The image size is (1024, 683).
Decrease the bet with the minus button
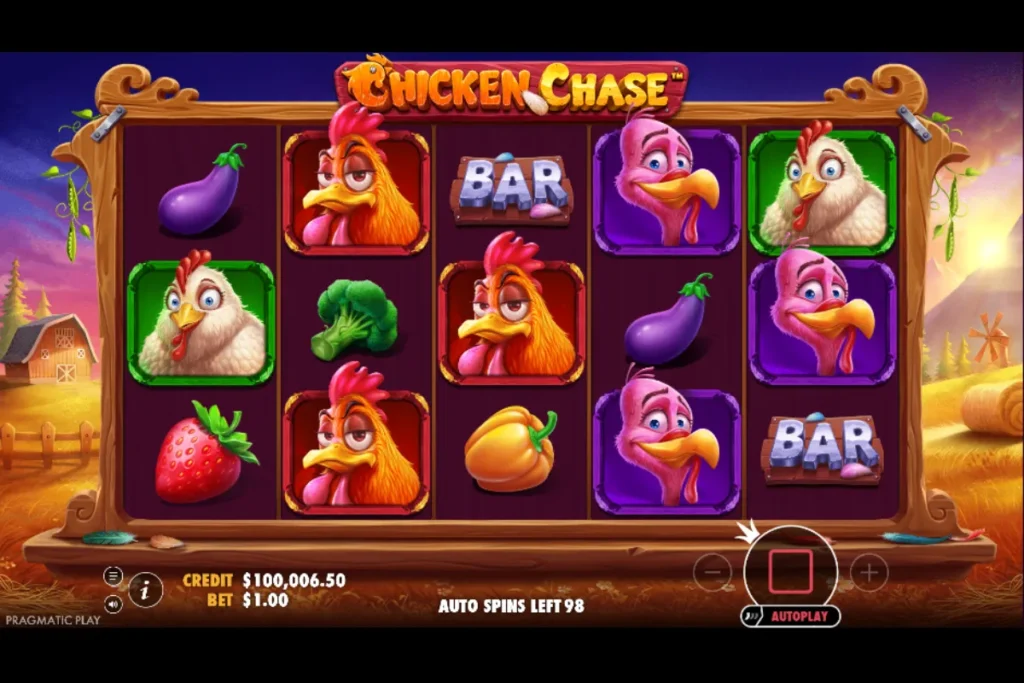[x=712, y=572]
